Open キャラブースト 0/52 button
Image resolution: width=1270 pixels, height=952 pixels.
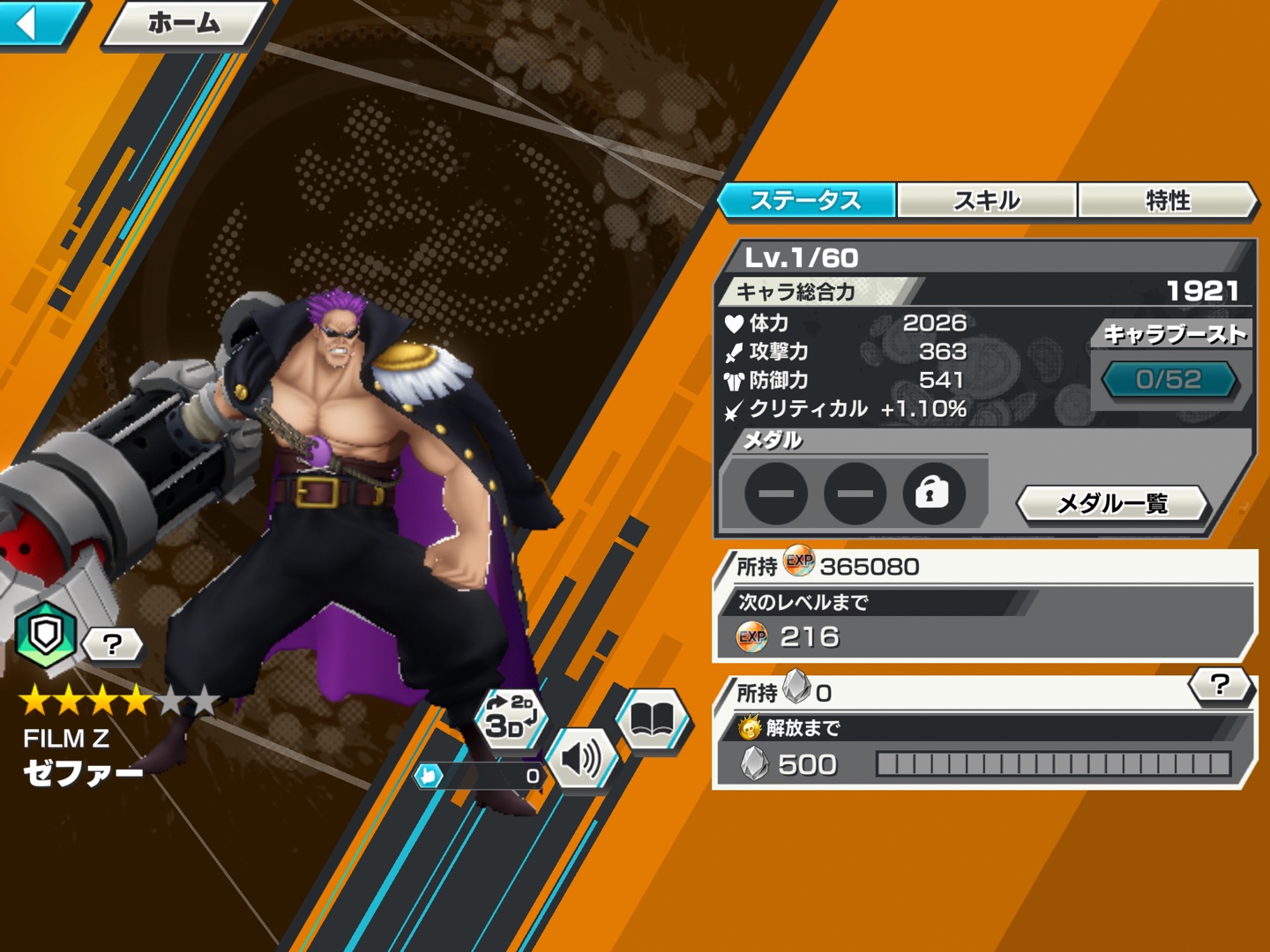(1169, 380)
